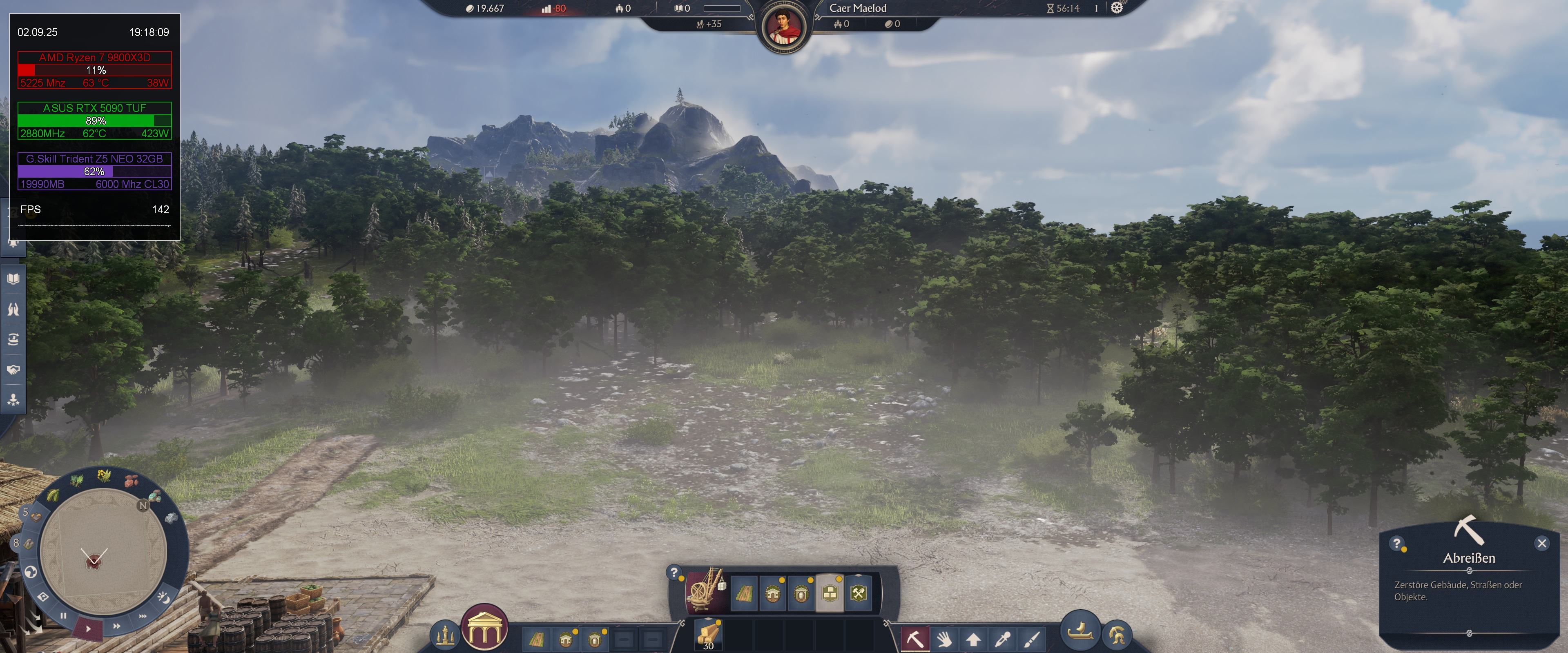
Task: Toggle the day and night cycle
Action: [x=163, y=597]
